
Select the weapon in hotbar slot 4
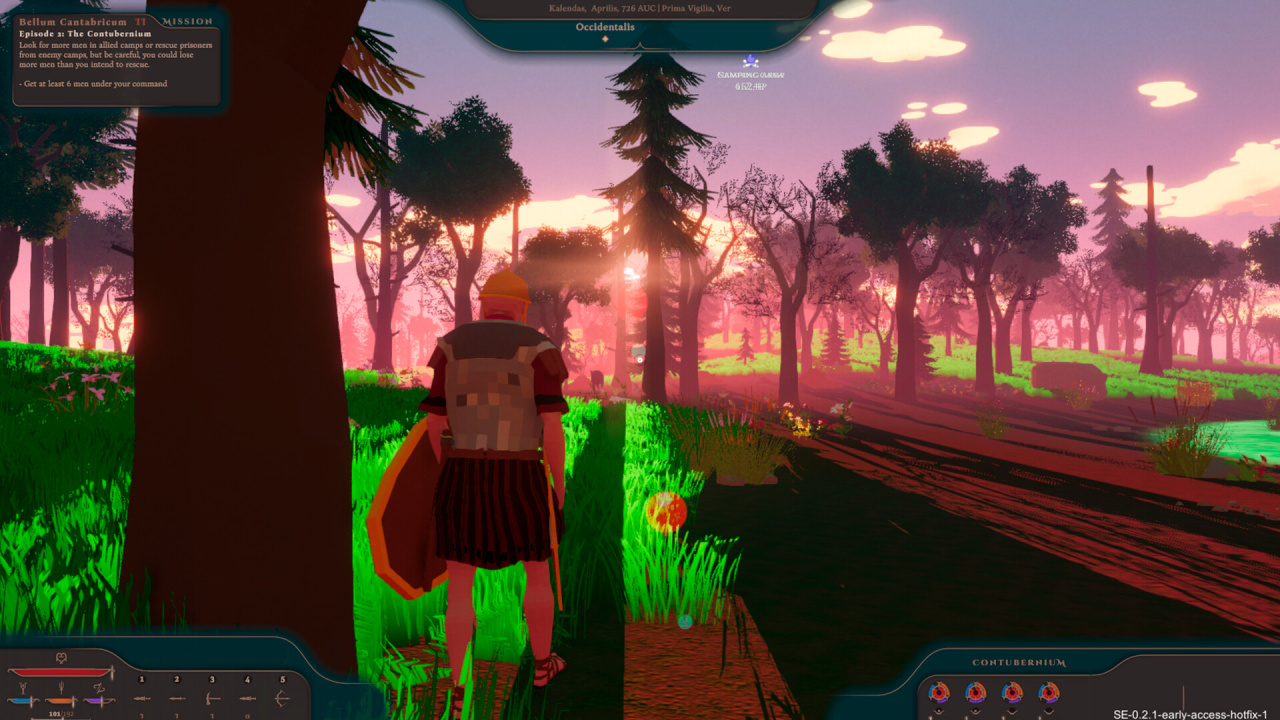pos(247,697)
